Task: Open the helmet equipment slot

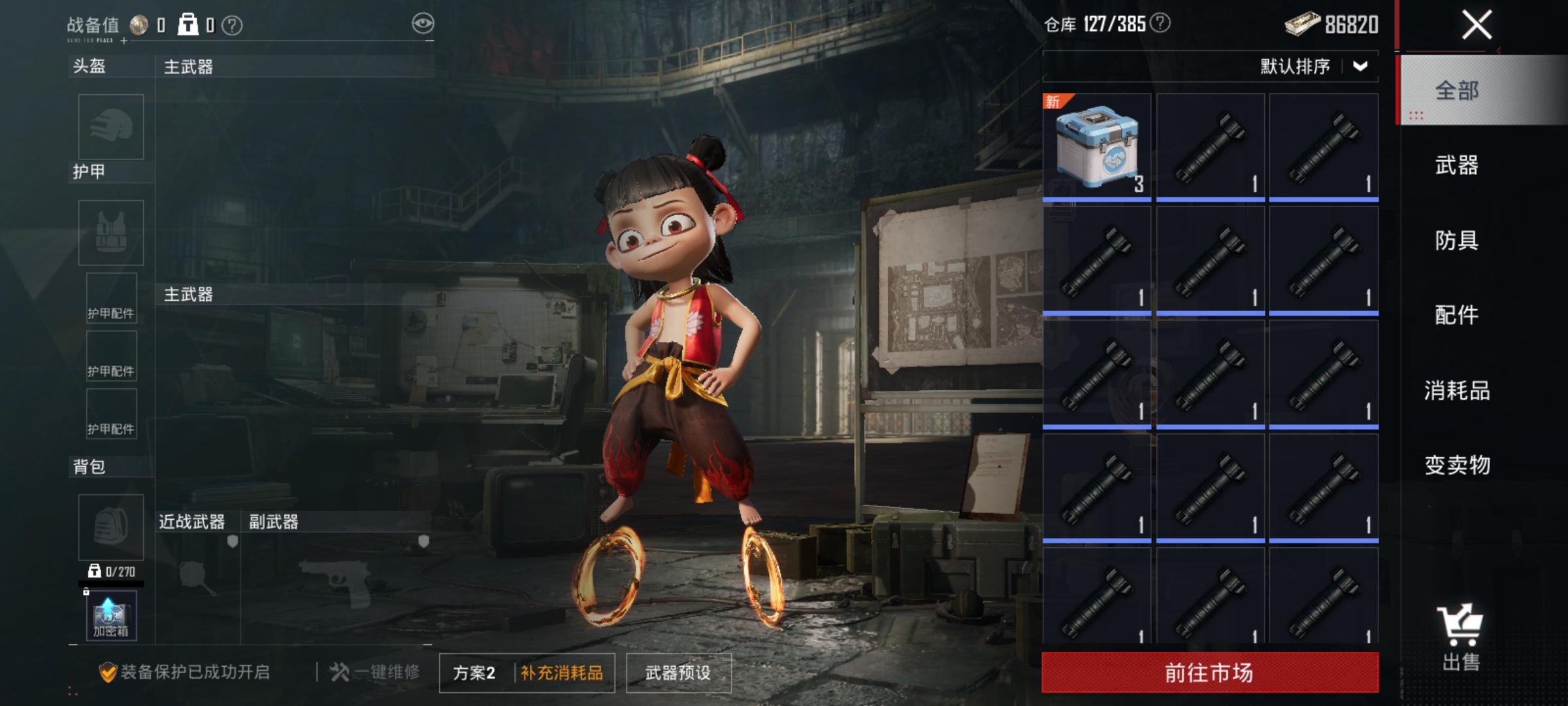Action: click(111, 127)
